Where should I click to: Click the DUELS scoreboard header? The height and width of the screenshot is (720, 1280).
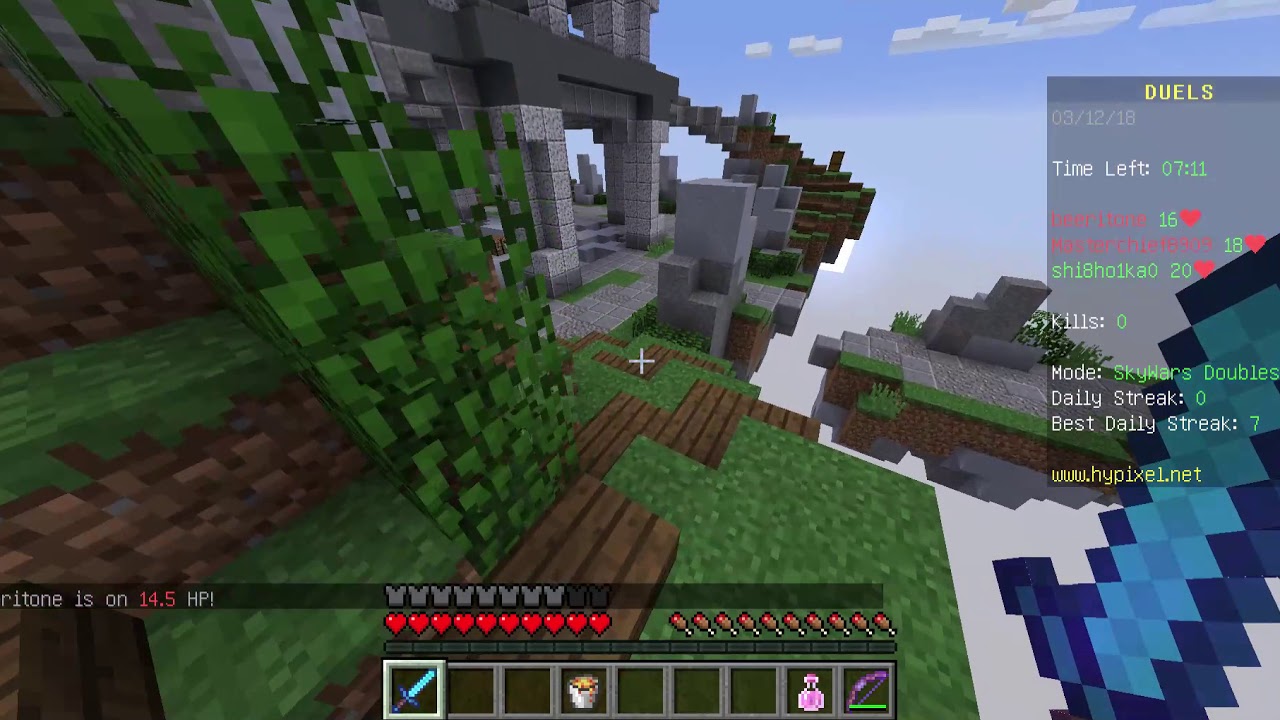pos(1180,92)
